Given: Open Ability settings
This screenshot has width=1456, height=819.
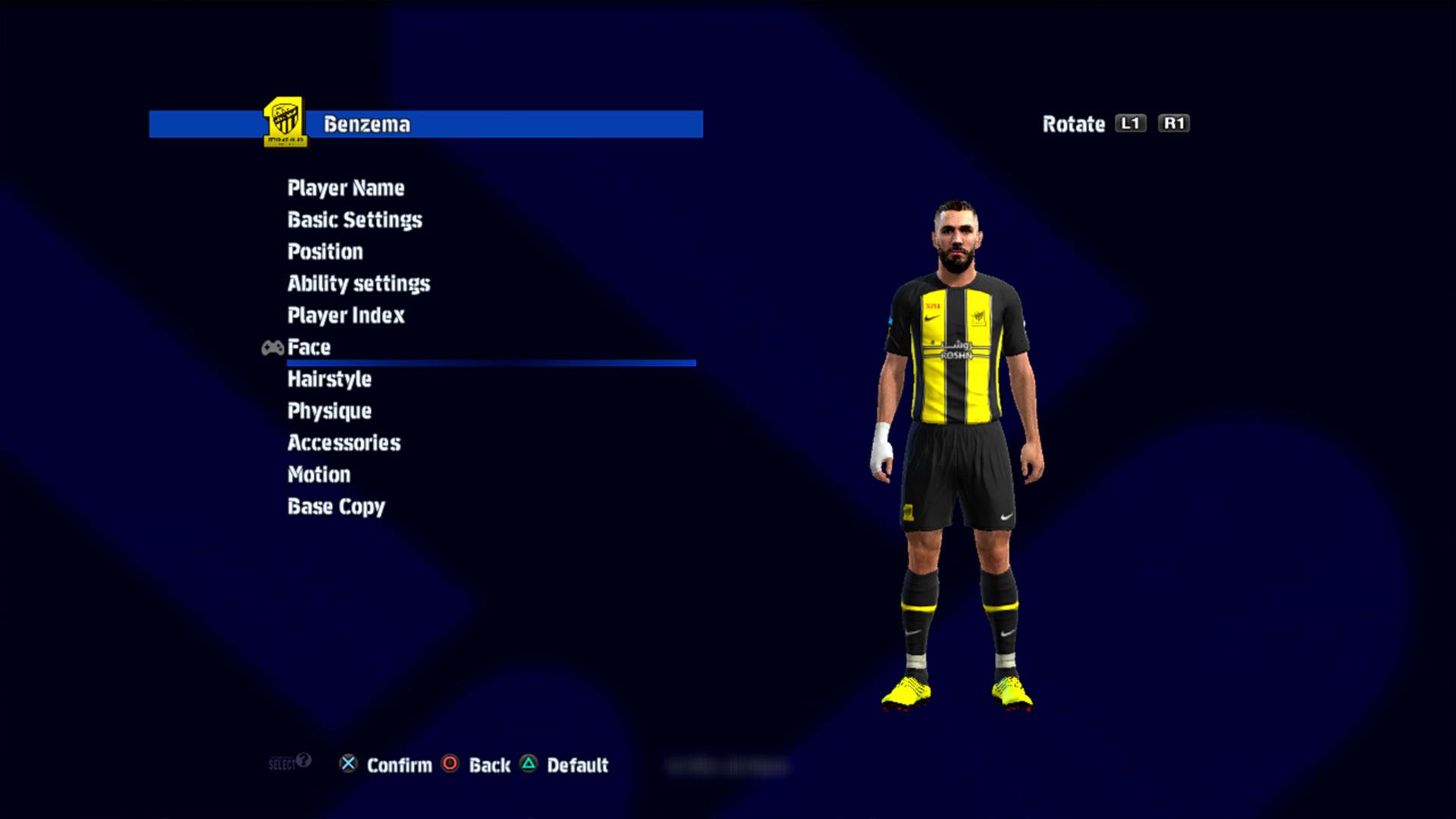Looking at the screenshot, I should pyautogui.click(x=358, y=284).
